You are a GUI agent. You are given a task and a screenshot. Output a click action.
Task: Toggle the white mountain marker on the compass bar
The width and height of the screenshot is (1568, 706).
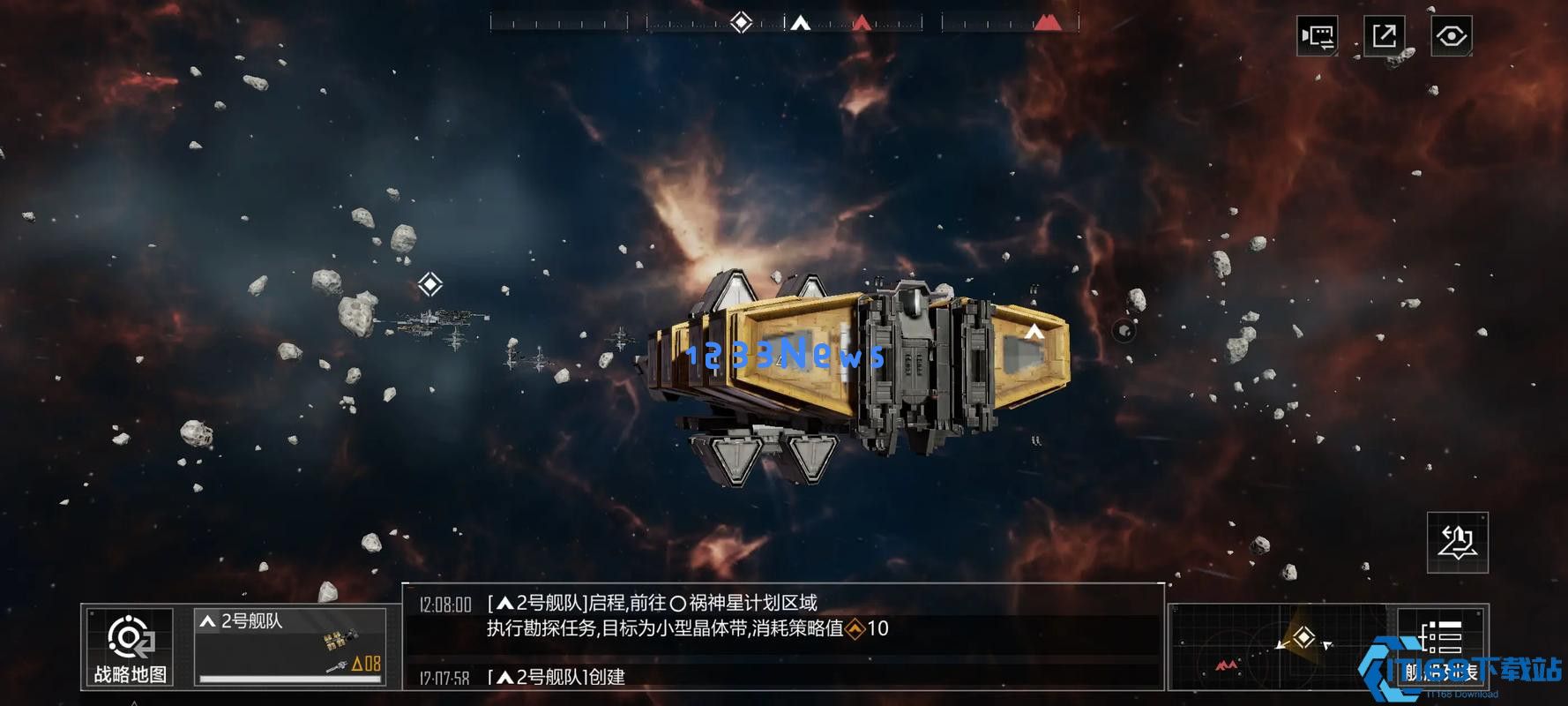coord(801,24)
